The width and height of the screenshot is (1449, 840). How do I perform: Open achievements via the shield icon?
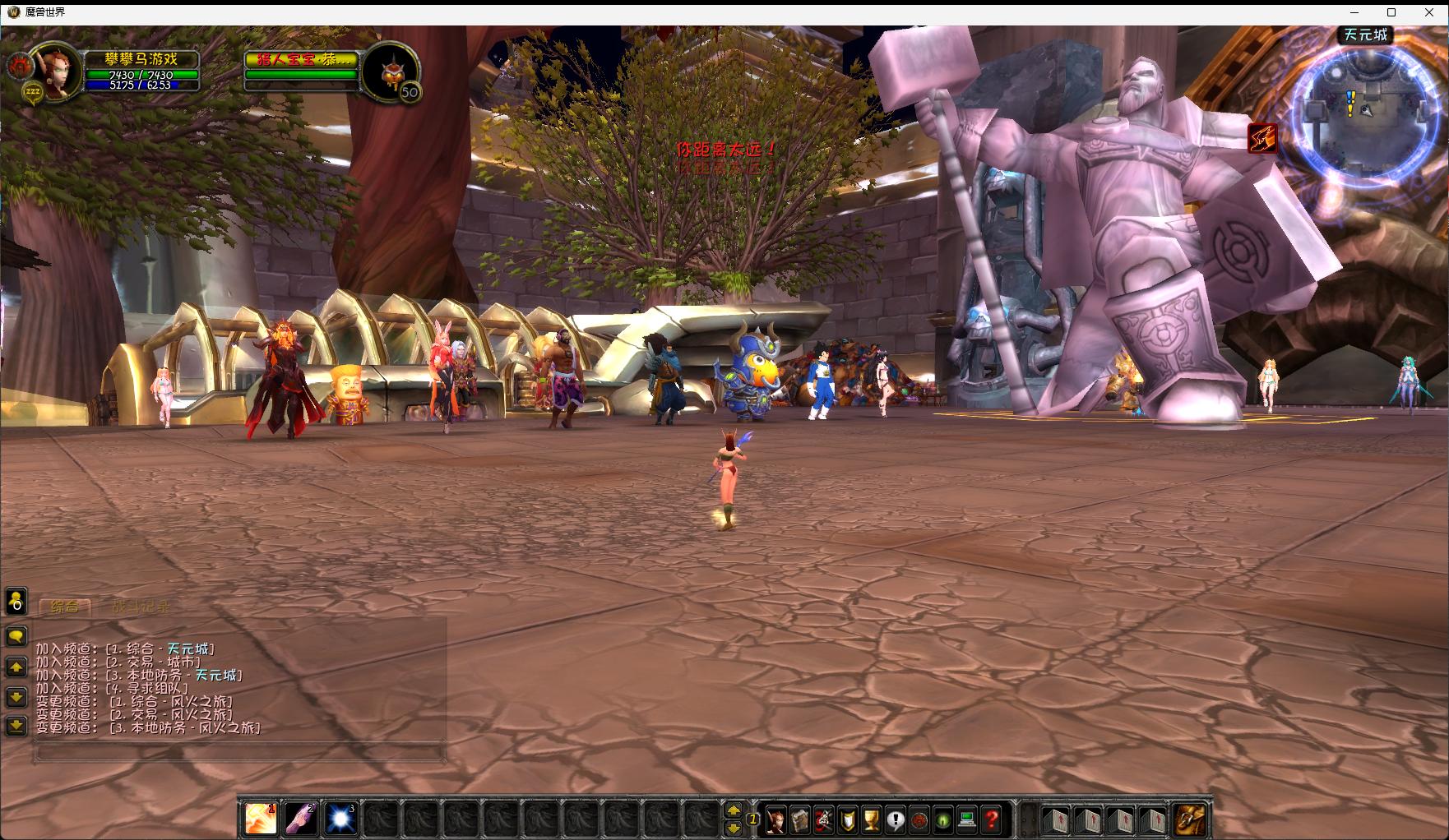click(x=848, y=819)
